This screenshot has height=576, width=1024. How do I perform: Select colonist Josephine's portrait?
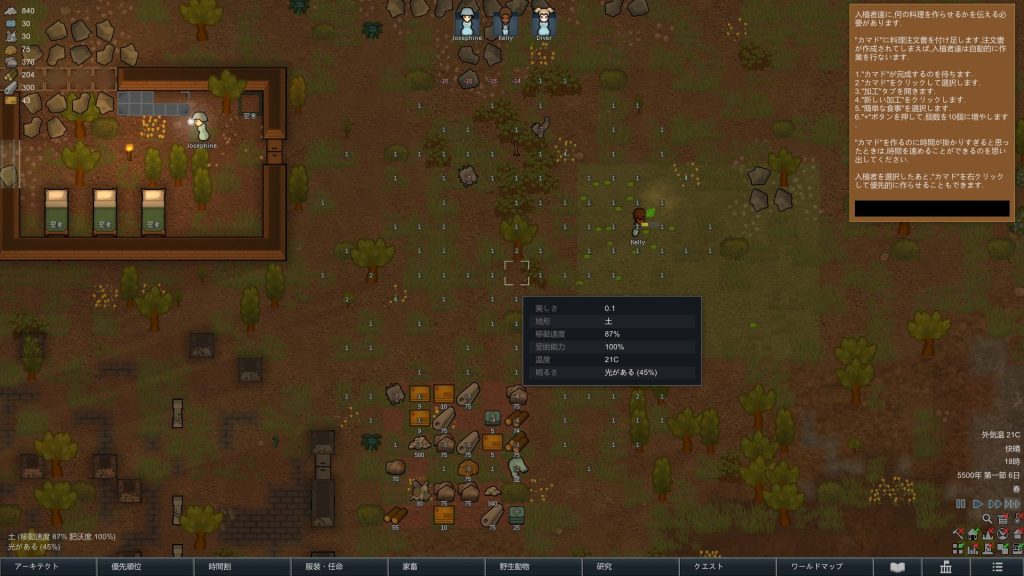tap(467, 22)
